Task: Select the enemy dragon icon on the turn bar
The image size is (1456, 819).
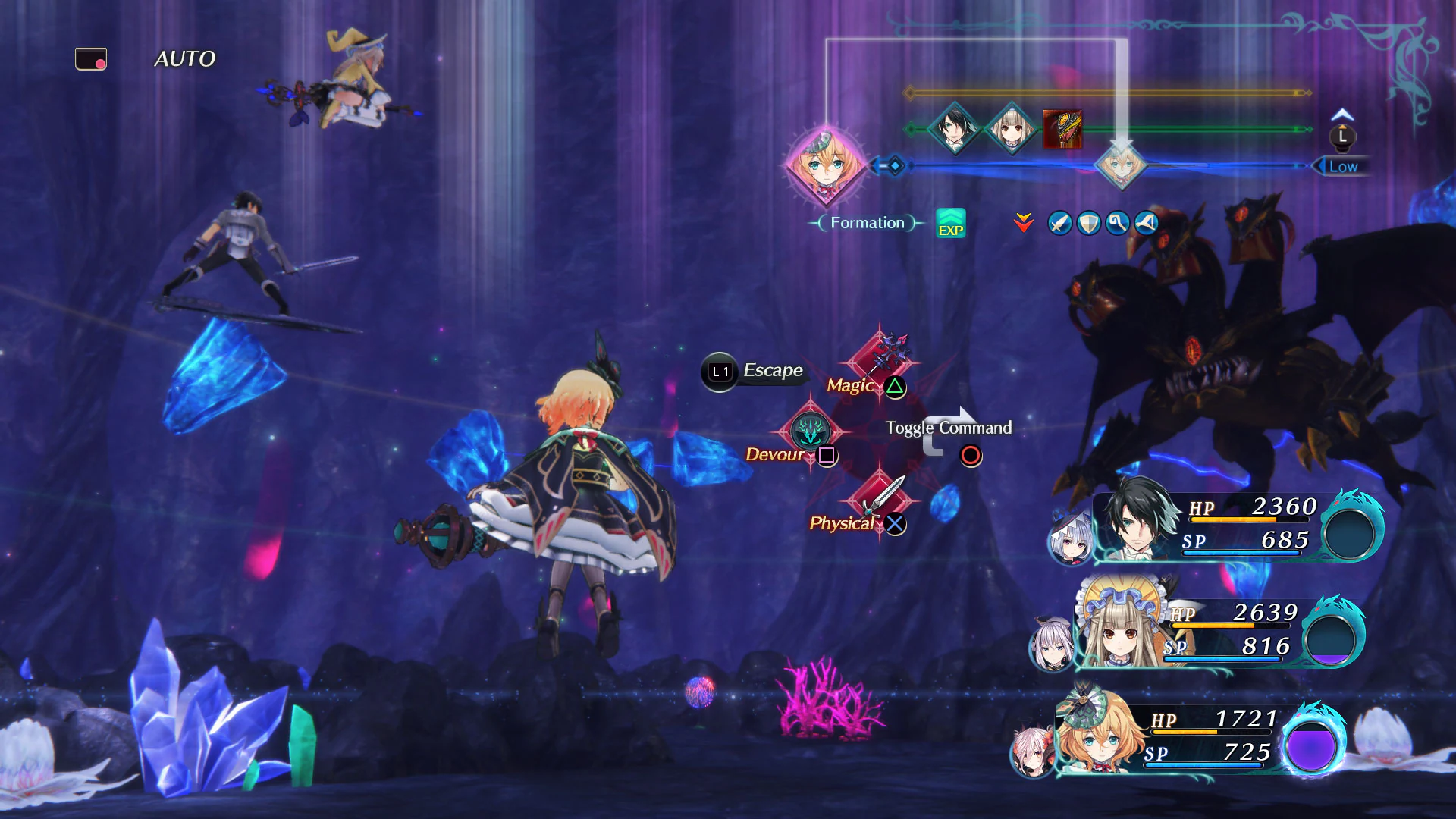Action: point(1062,130)
